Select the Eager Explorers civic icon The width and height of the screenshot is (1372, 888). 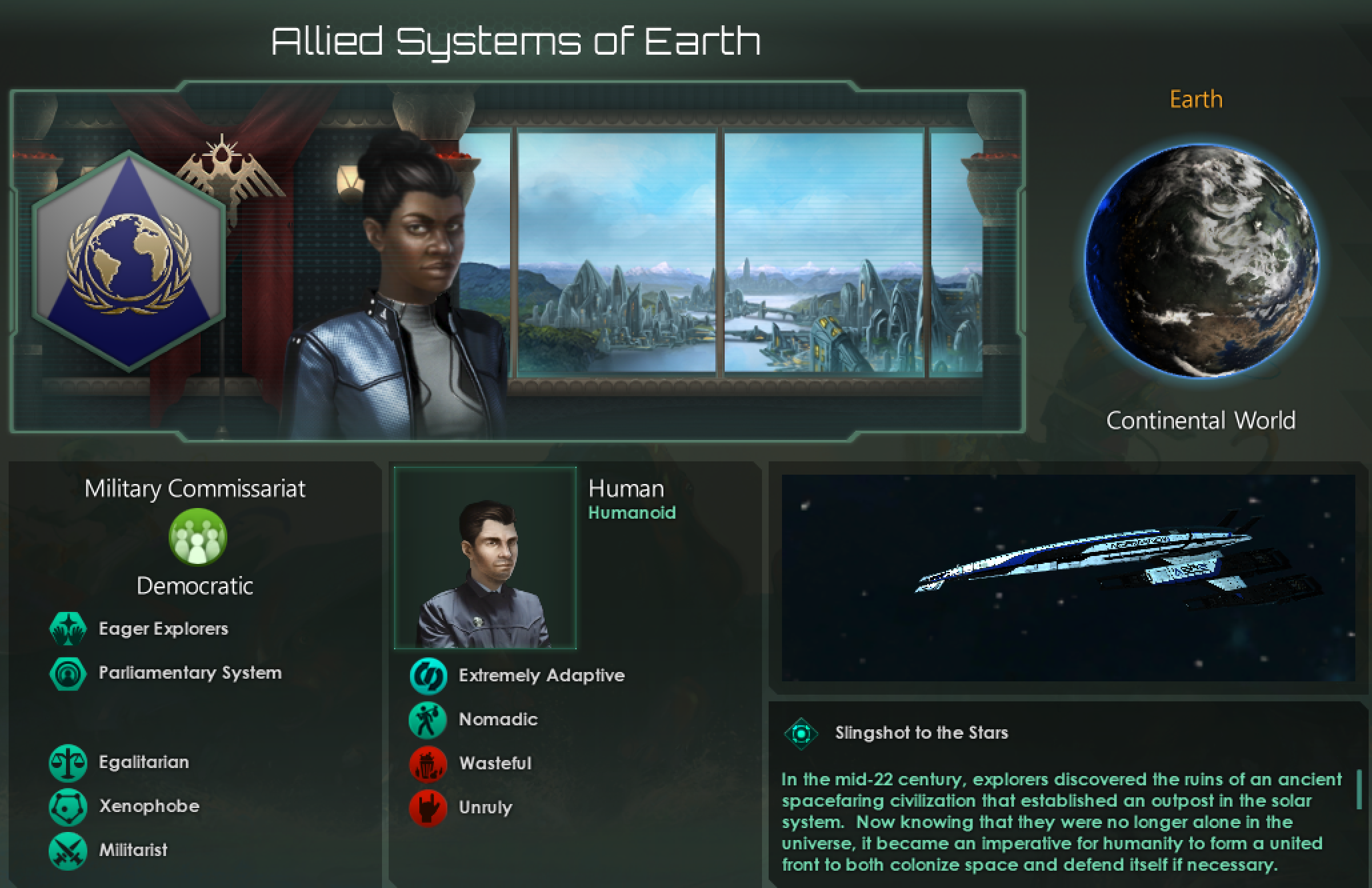coord(67,629)
